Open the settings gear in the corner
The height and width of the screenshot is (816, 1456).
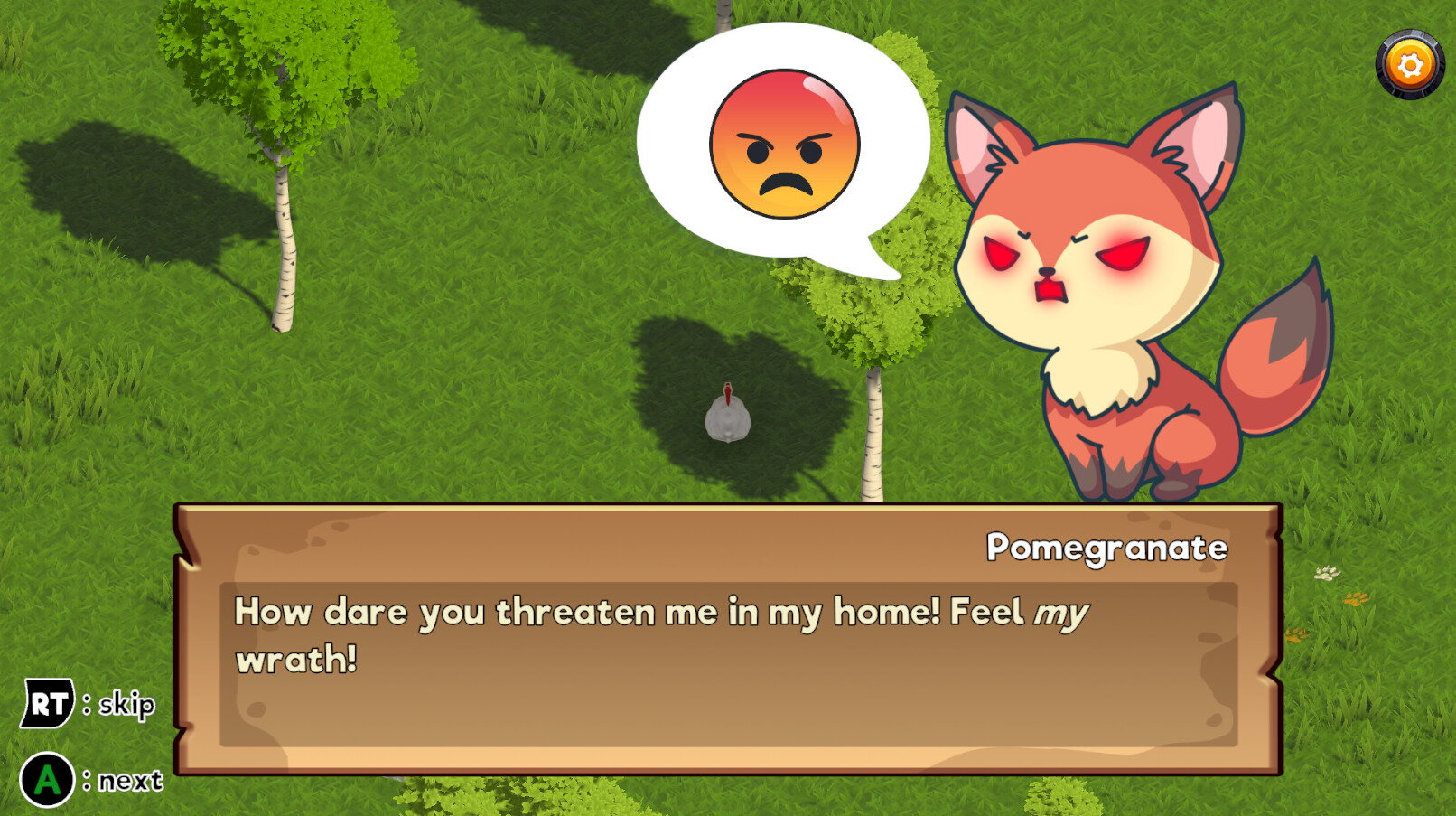[1409, 63]
